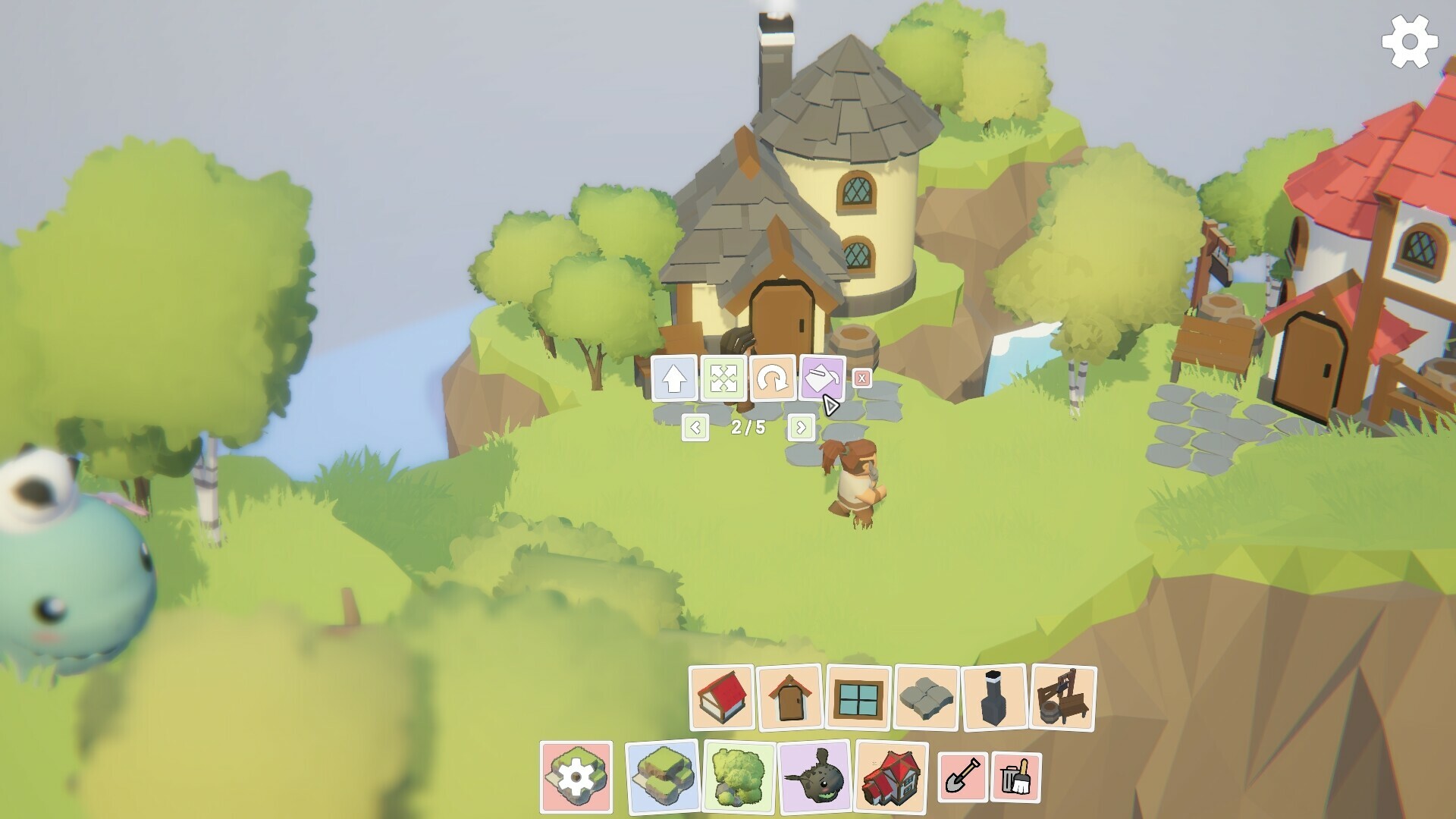This screenshot has height=819, width=1456.
Task: Select the stone path tiles
Action: pos(927,698)
